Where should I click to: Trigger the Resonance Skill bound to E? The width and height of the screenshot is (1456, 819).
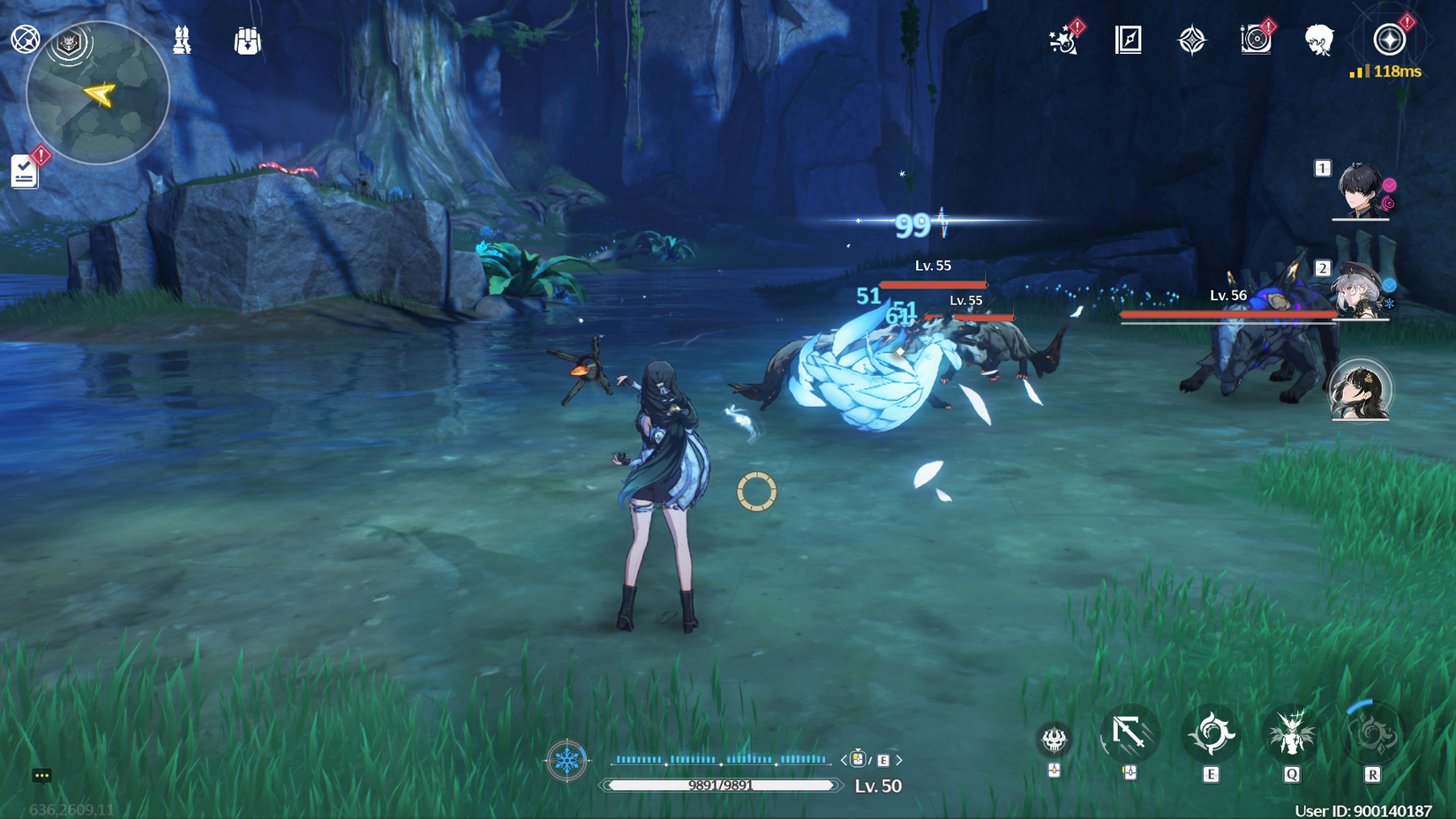pos(1212,734)
